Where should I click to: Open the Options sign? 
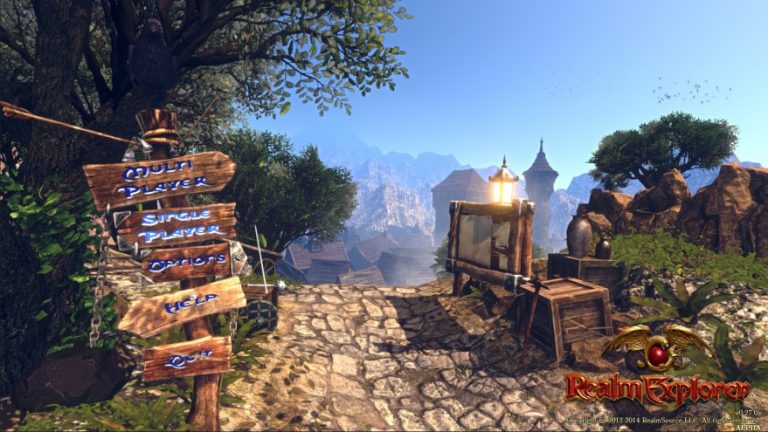click(x=186, y=262)
